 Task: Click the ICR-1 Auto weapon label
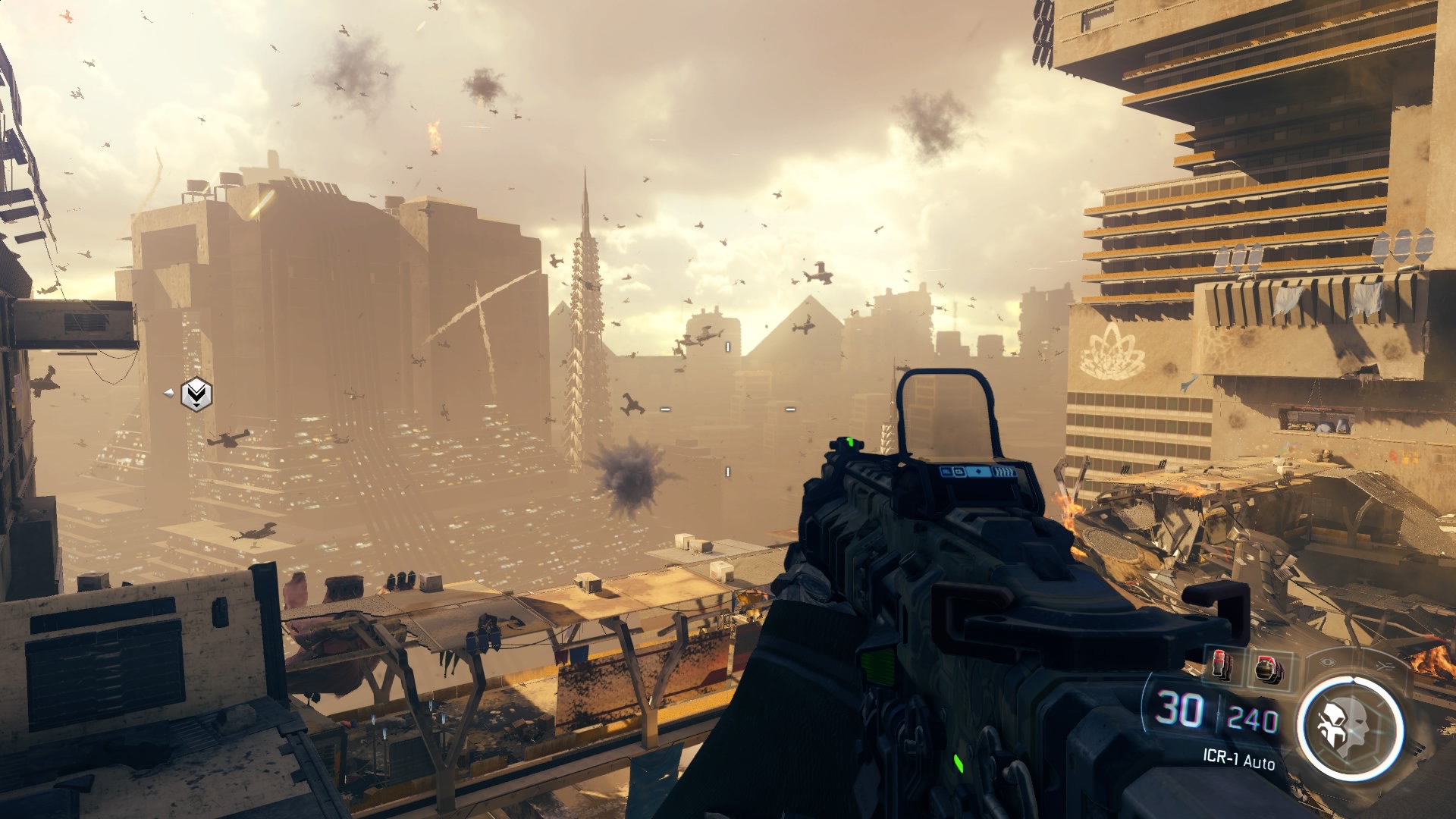click(1238, 759)
